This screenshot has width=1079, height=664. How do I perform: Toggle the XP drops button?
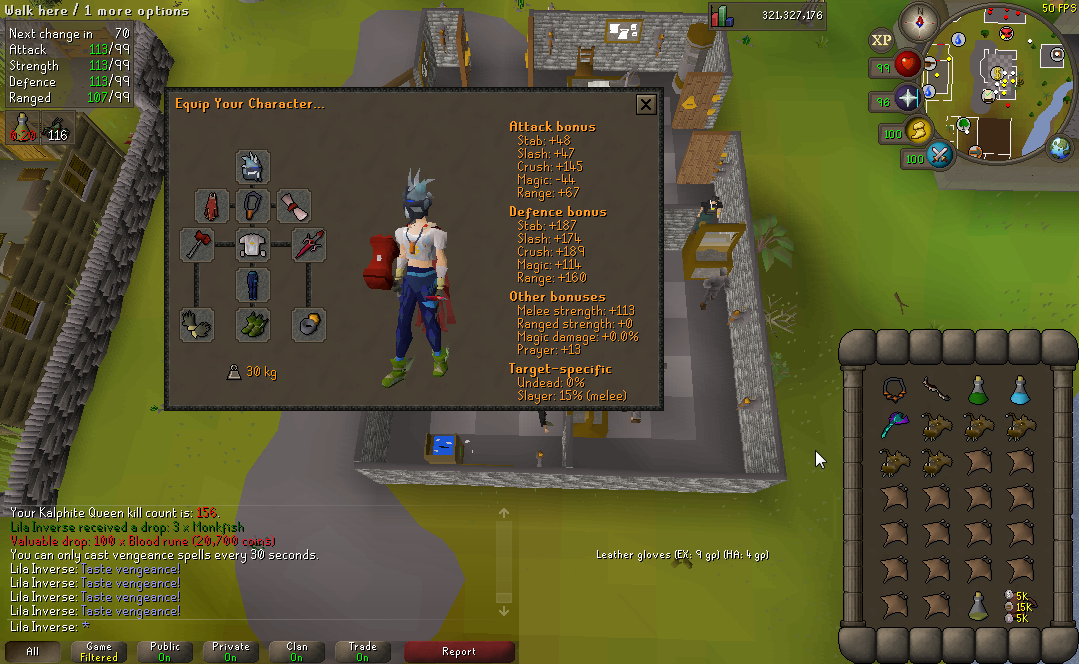click(x=881, y=40)
